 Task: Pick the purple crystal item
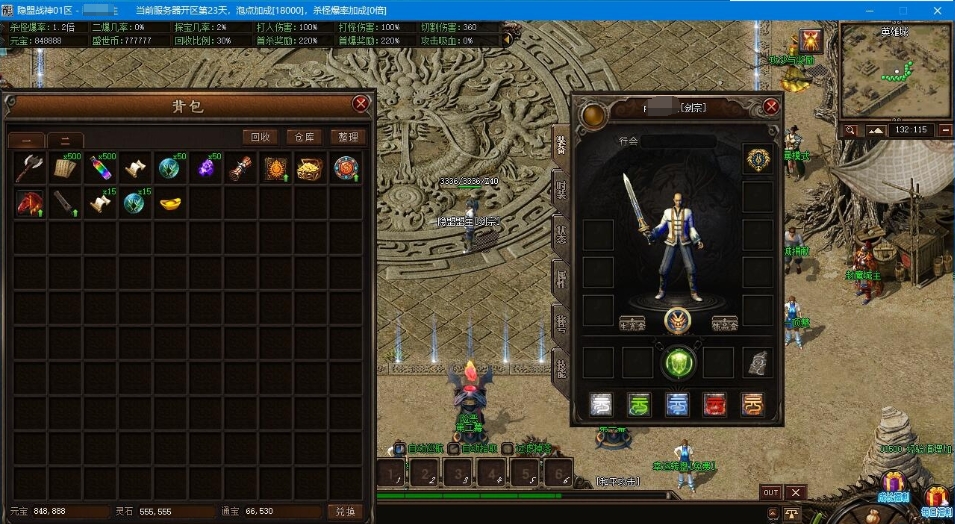[206, 168]
